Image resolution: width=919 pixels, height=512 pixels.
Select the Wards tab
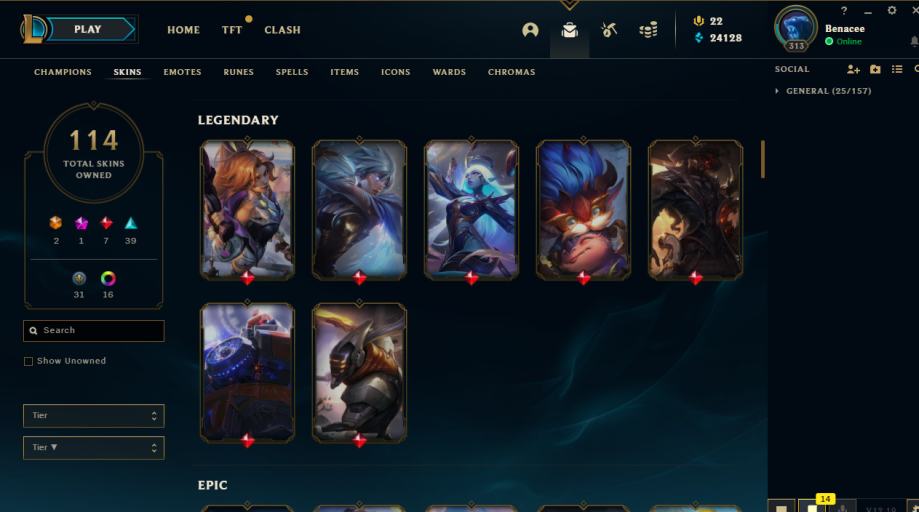(449, 72)
